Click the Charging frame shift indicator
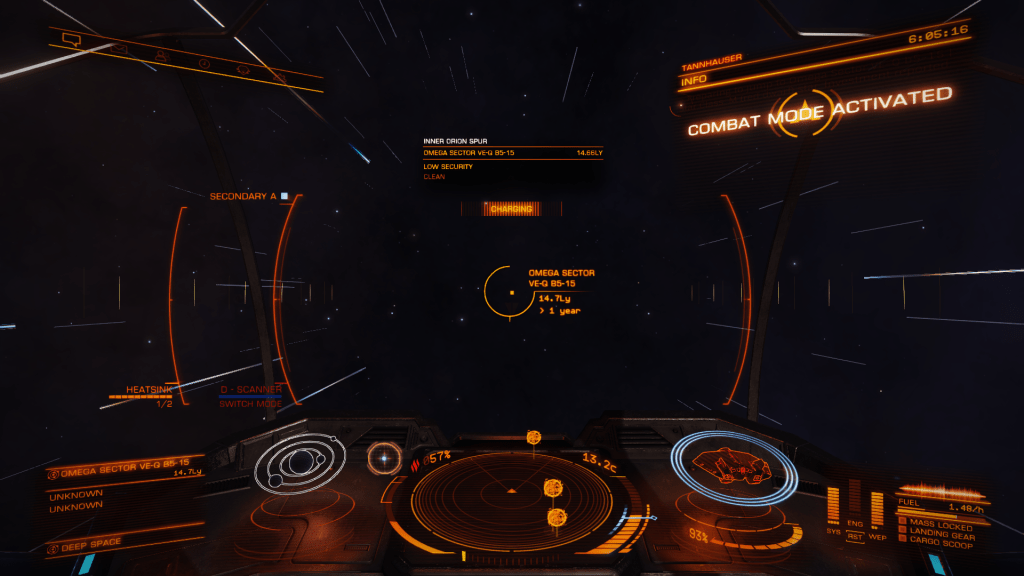This screenshot has width=1024, height=576. (510, 209)
